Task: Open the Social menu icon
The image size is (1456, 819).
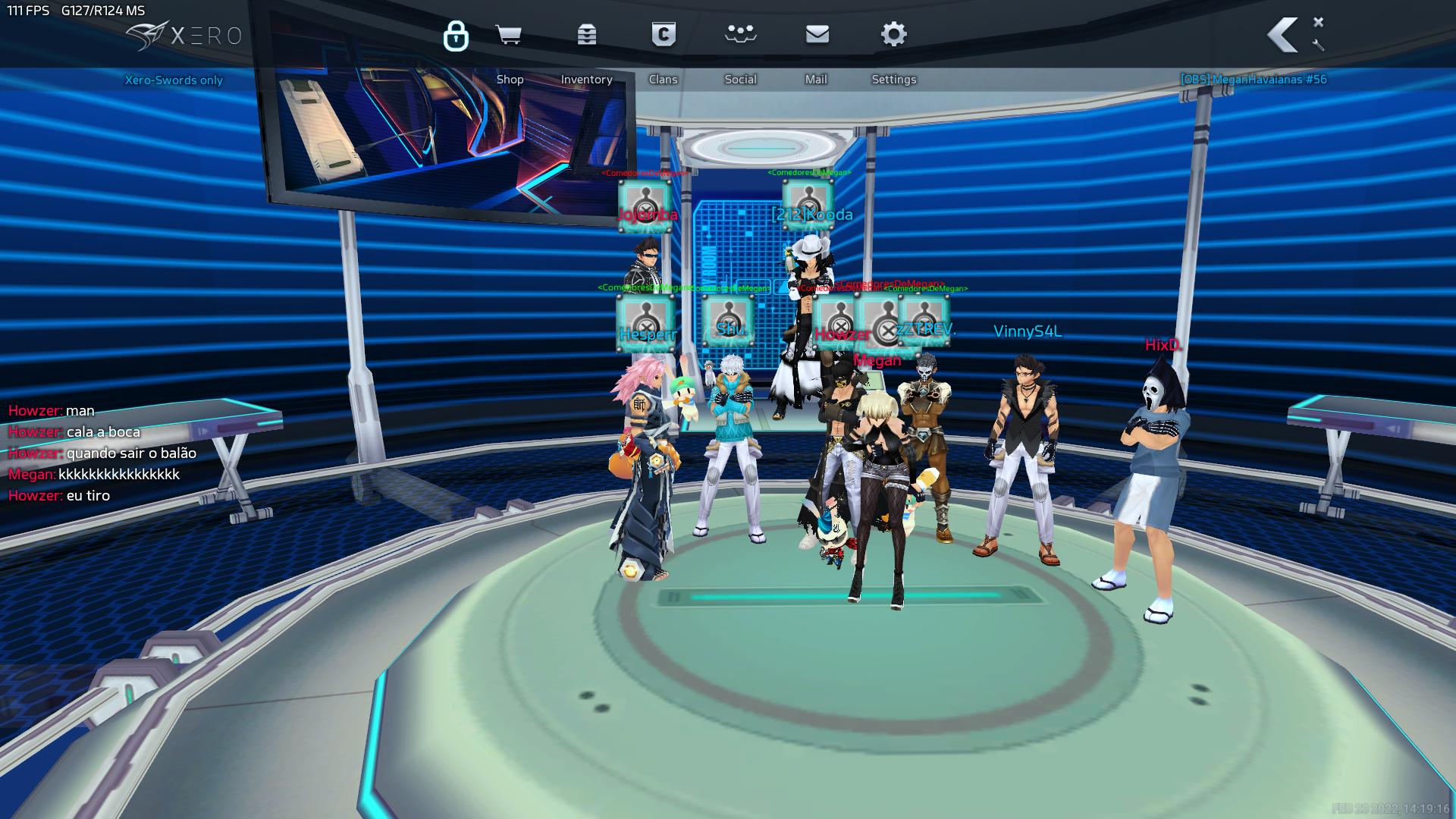Action: (740, 33)
